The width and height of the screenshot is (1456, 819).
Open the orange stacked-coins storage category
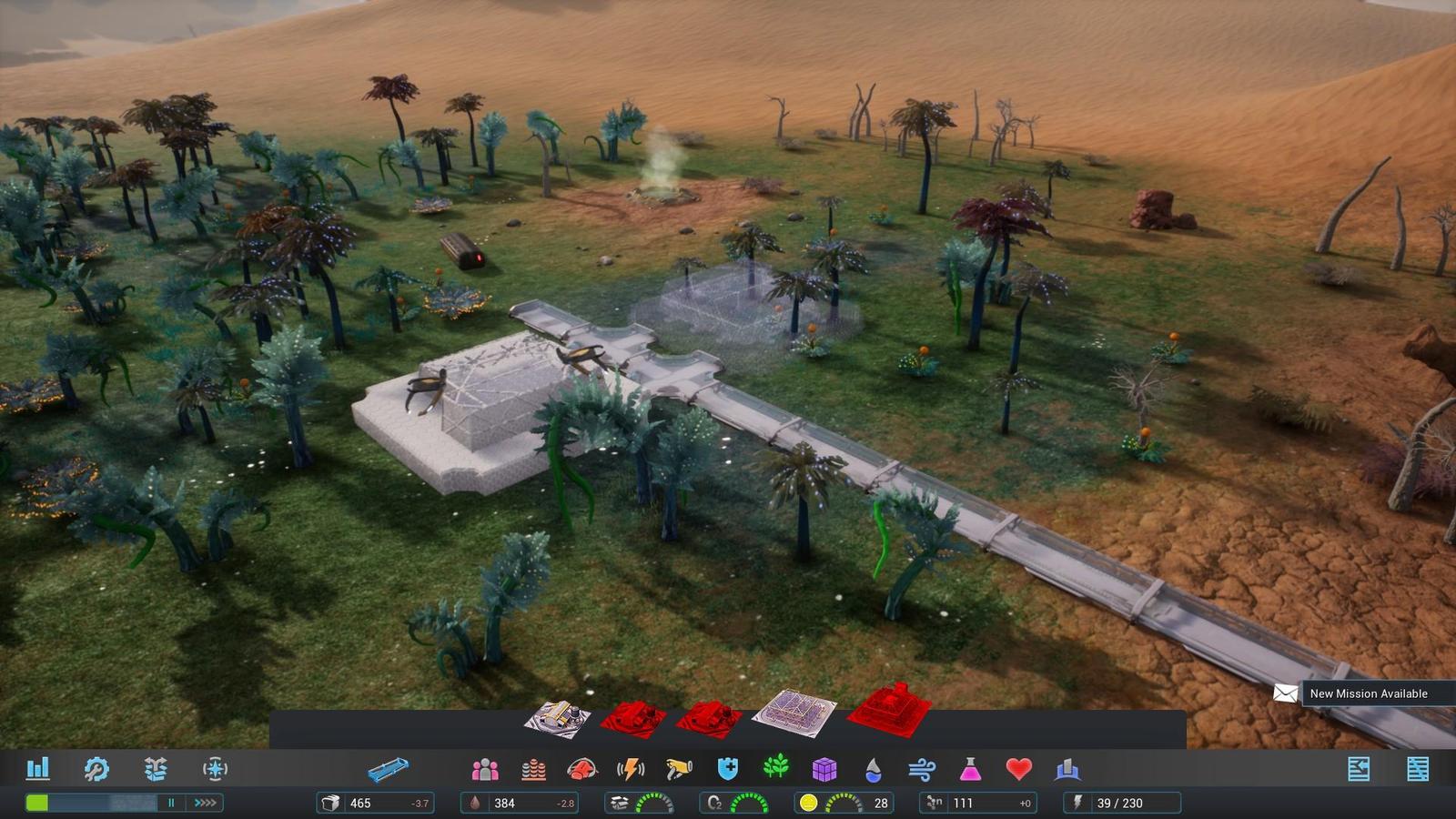[x=533, y=770]
